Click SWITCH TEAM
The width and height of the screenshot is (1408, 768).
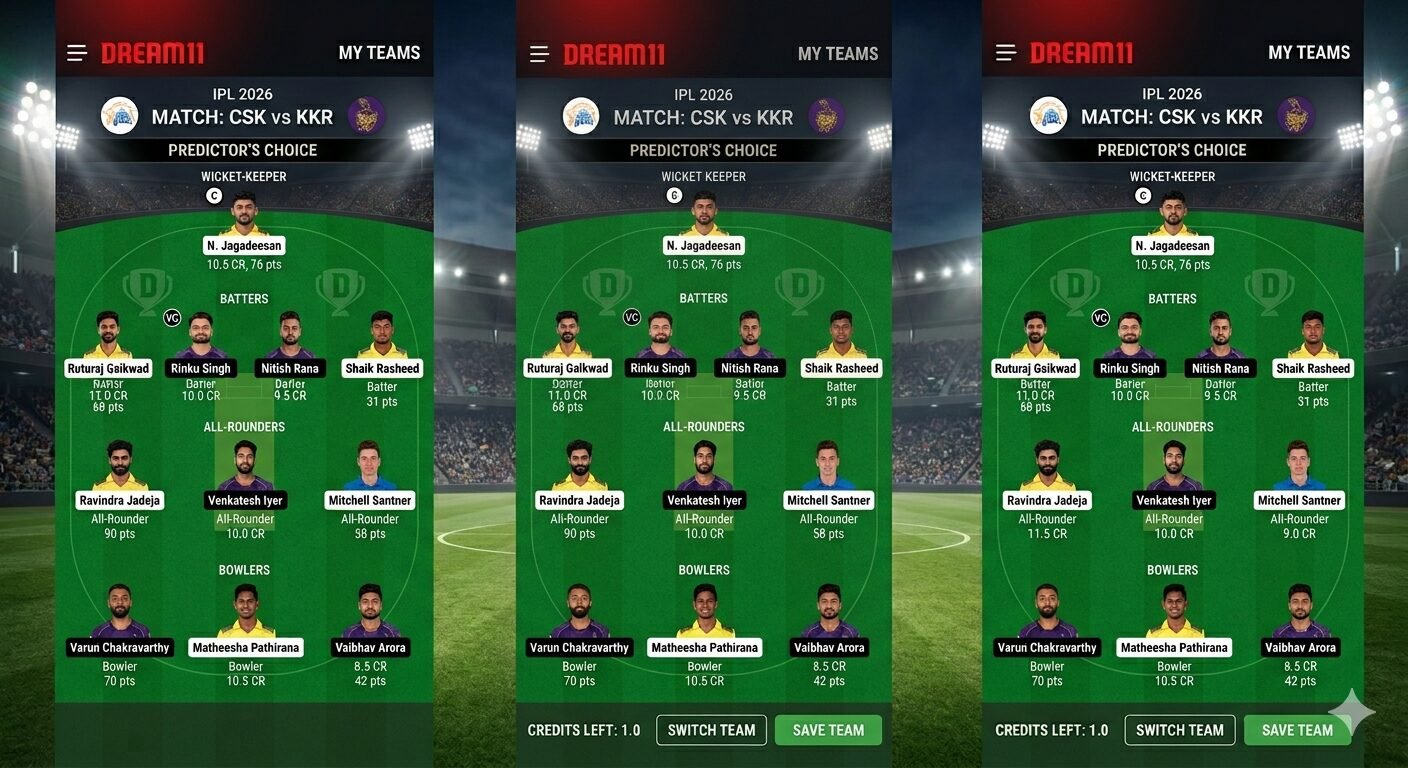click(710, 730)
